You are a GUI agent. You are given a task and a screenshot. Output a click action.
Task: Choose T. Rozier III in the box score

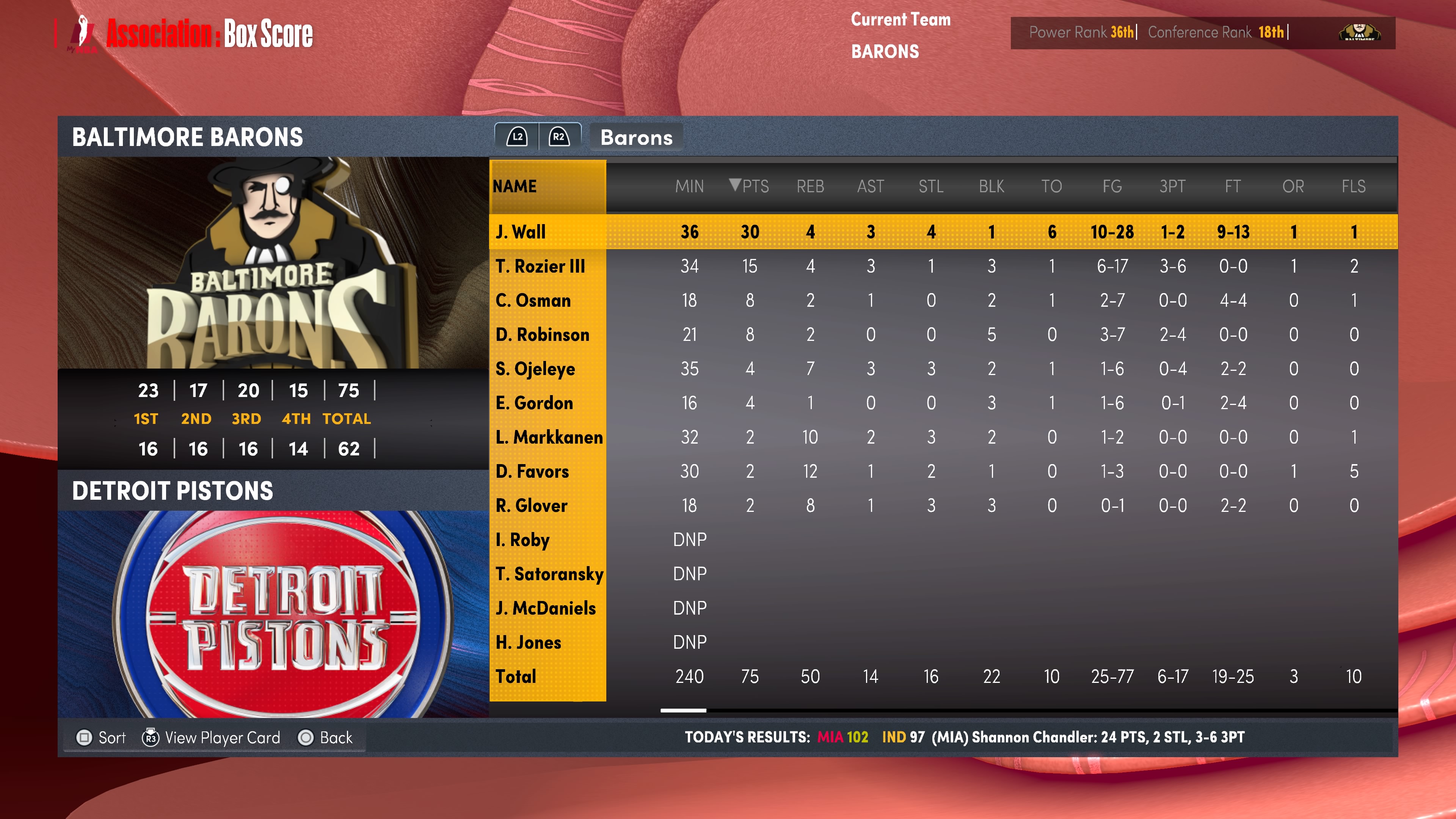540,266
